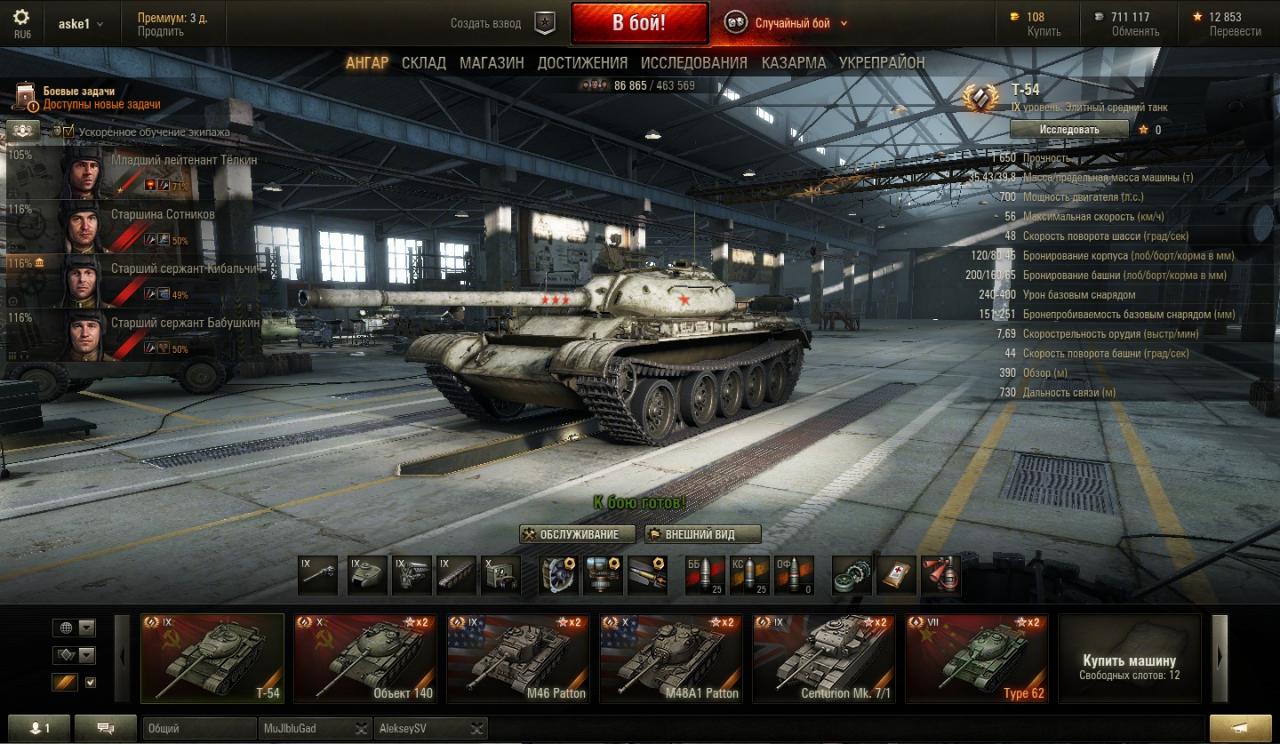1280x744 pixels.
Task: Choose the M46 Patton tank
Action: point(518,658)
